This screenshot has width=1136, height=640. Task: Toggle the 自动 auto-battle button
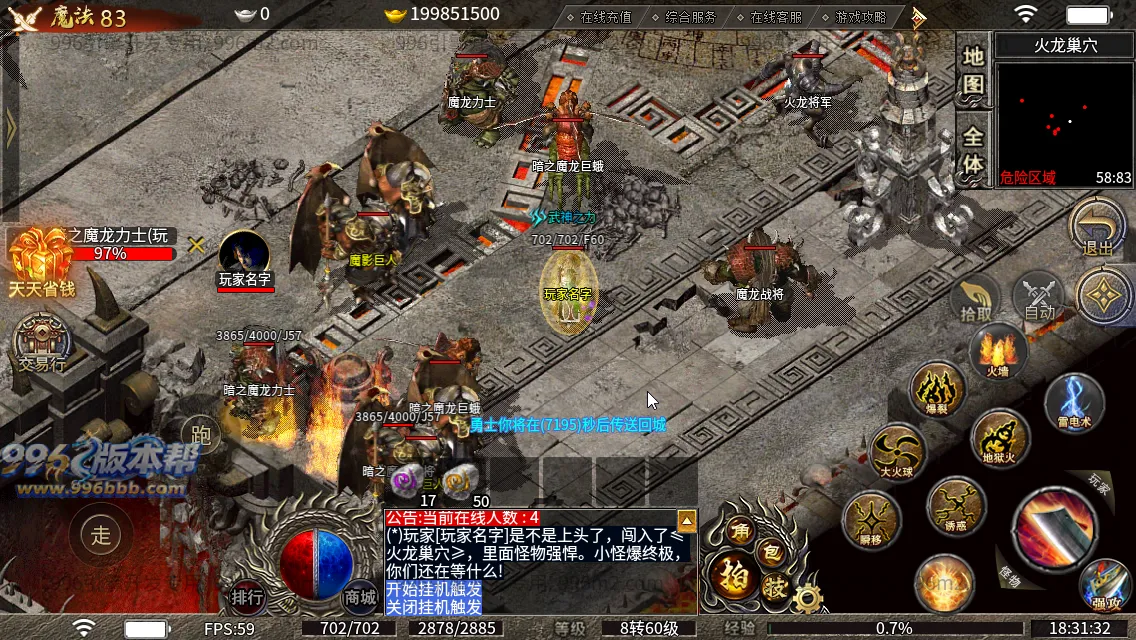[1039, 297]
